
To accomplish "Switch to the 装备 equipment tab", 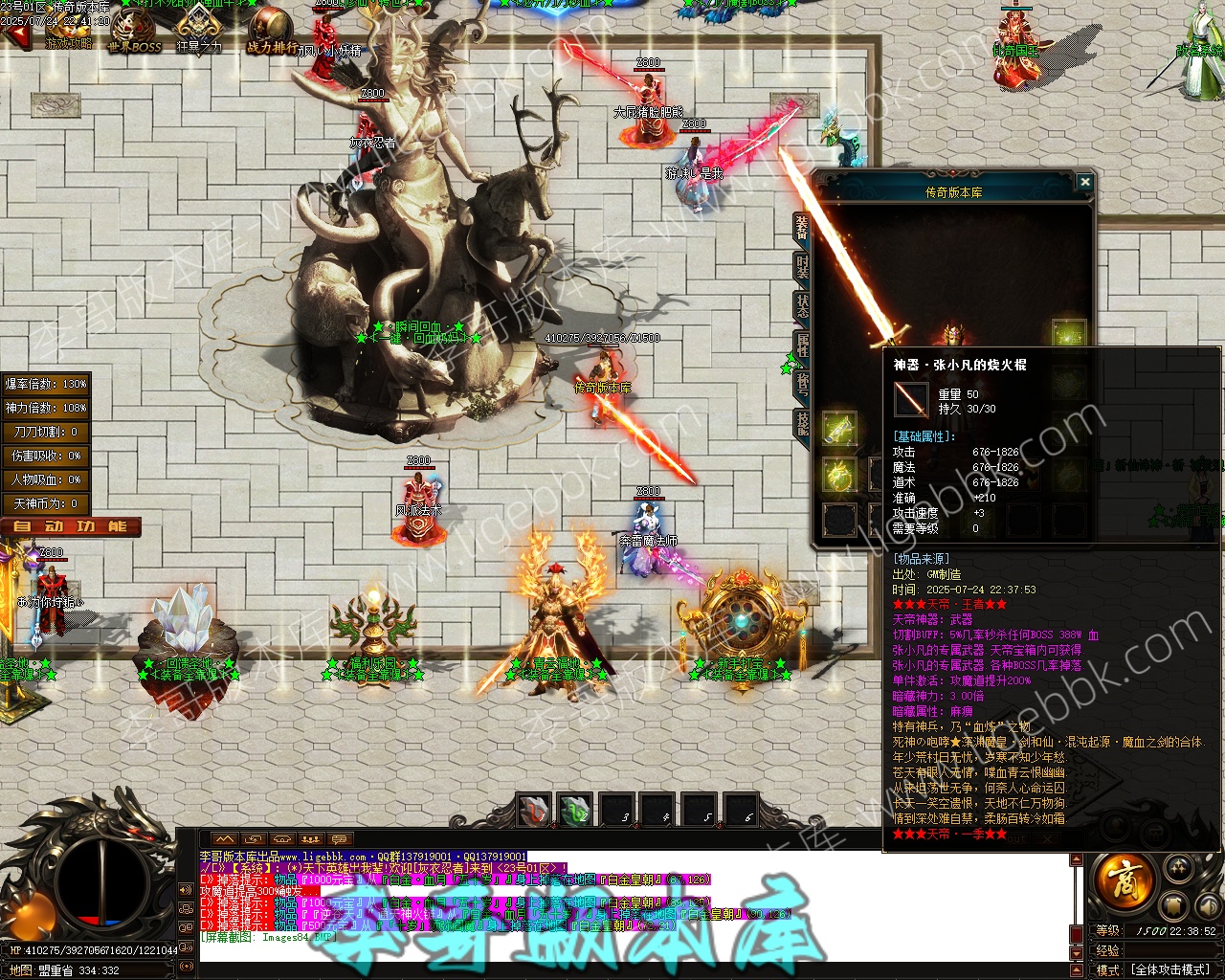I will click(802, 227).
